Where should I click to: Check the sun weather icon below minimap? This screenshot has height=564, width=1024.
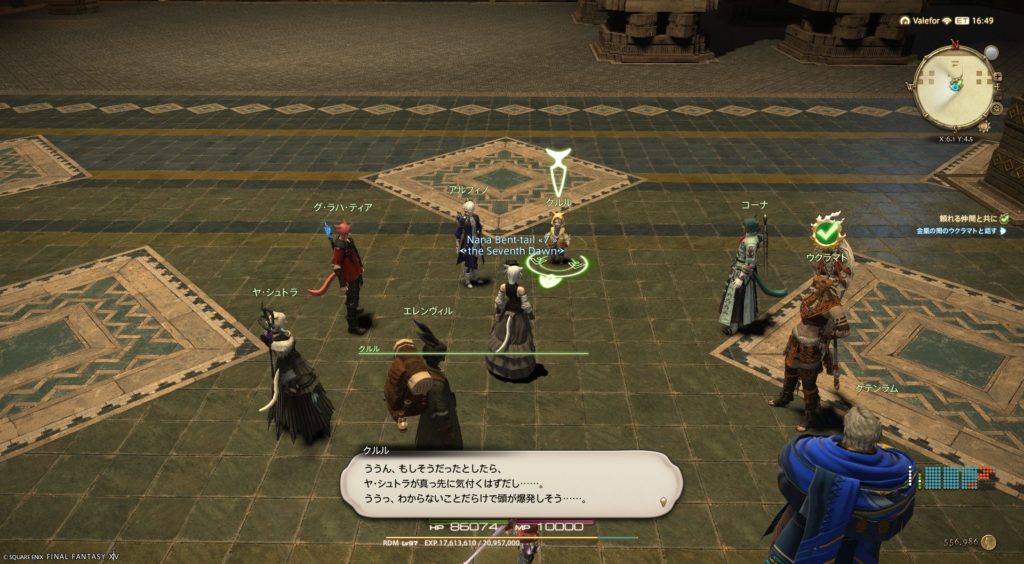click(982, 126)
